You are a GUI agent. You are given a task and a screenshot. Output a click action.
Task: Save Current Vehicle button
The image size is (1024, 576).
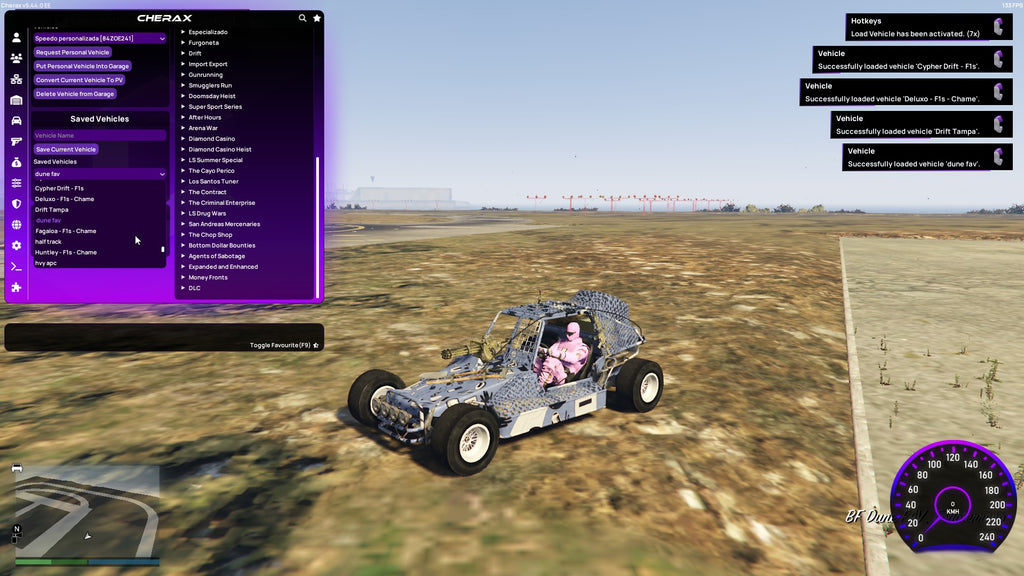pyautogui.click(x=66, y=149)
